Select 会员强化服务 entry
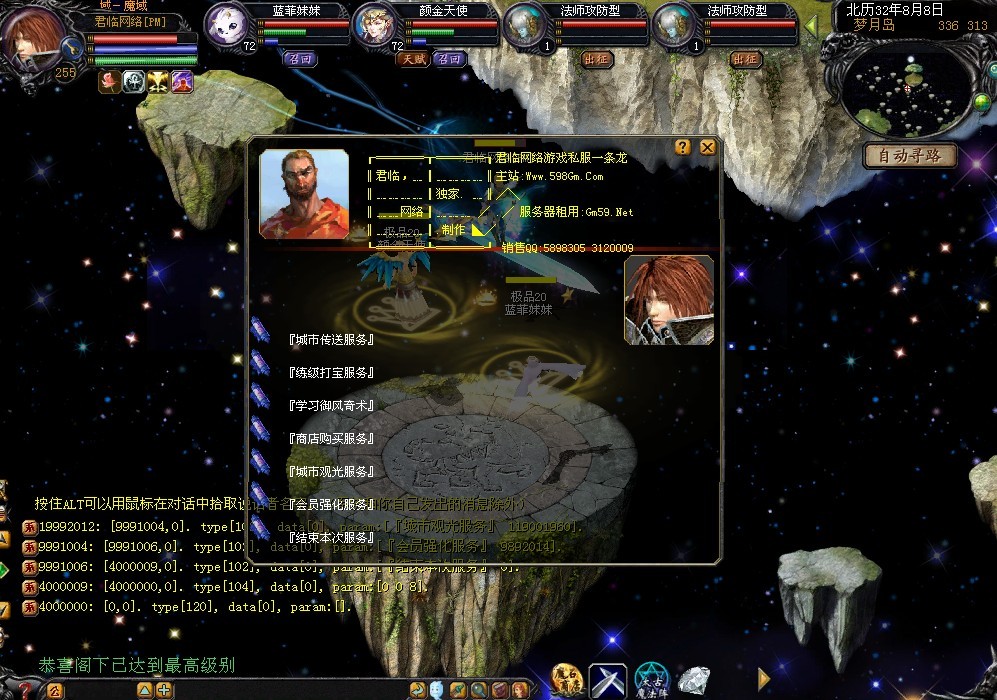 pyautogui.click(x=330, y=505)
